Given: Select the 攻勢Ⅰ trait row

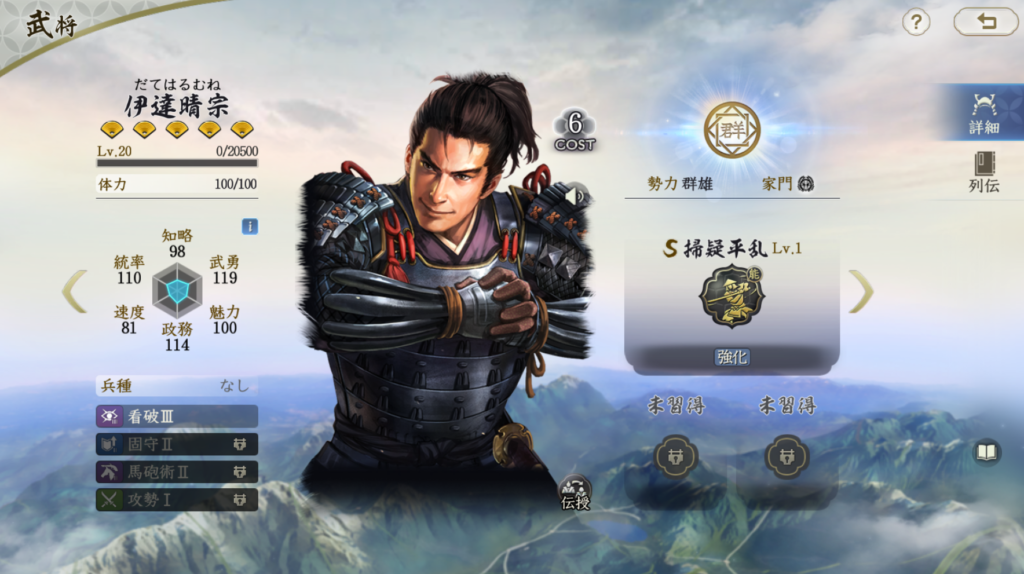Looking at the screenshot, I should [177, 499].
